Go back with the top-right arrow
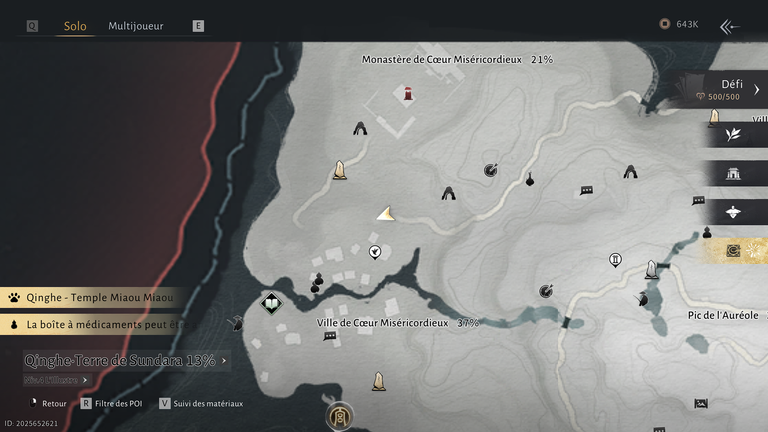The width and height of the screenshot is (768, 432). (730, 27)
